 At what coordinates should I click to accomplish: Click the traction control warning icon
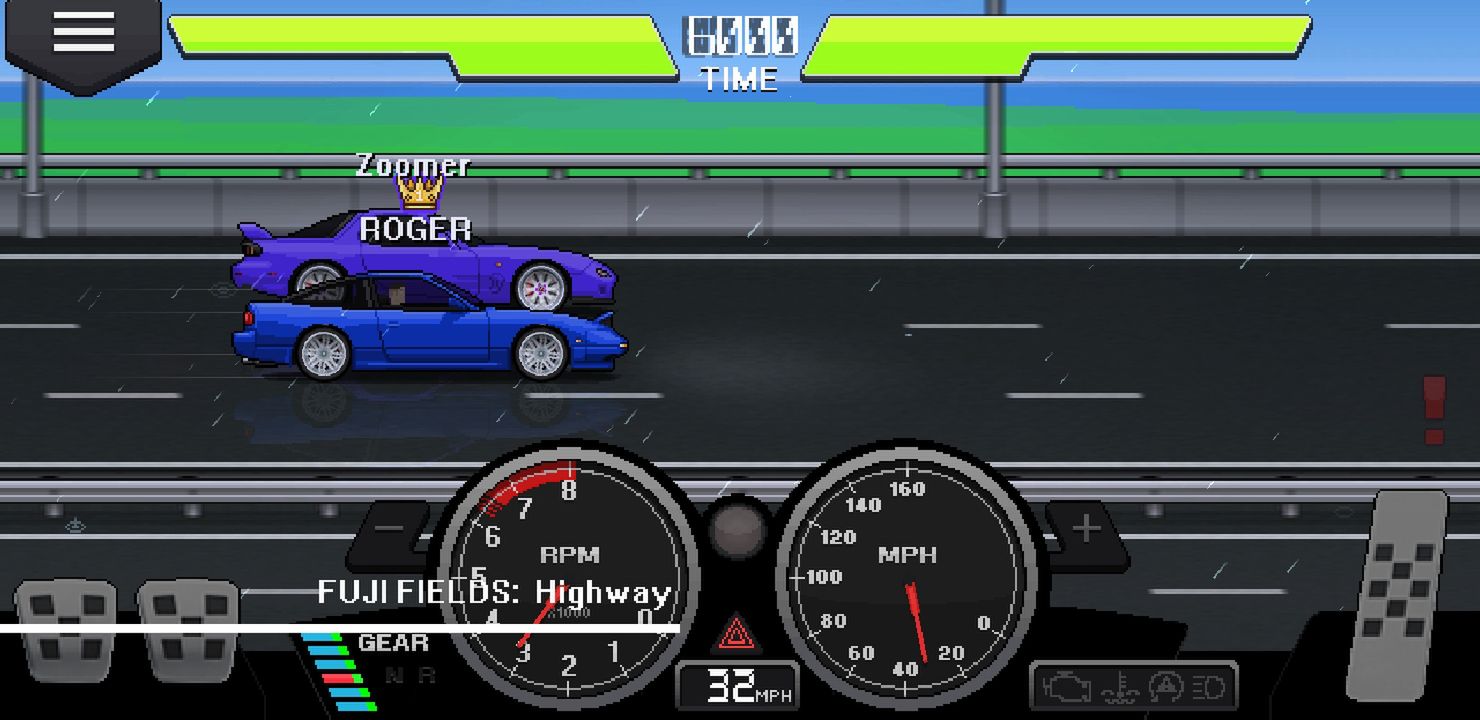pos(1165,686)
